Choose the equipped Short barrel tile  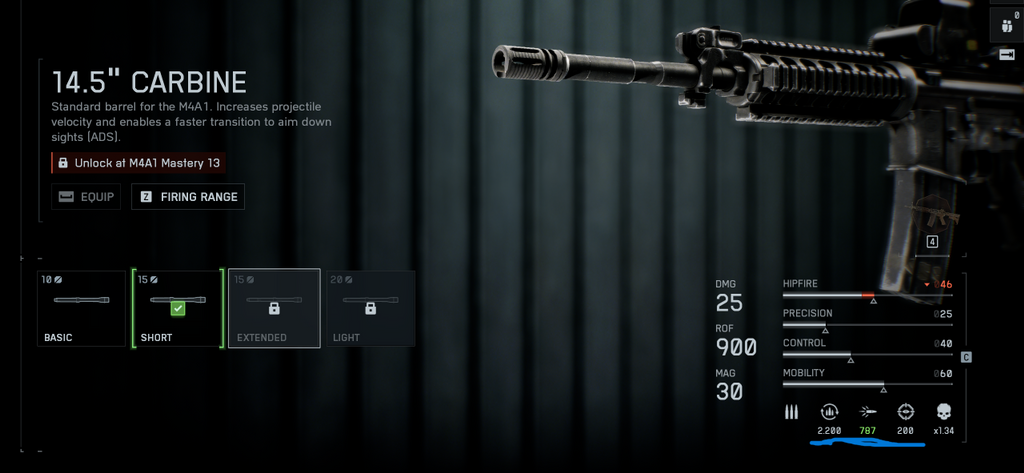pyautogui.click(x=177, y=308)
